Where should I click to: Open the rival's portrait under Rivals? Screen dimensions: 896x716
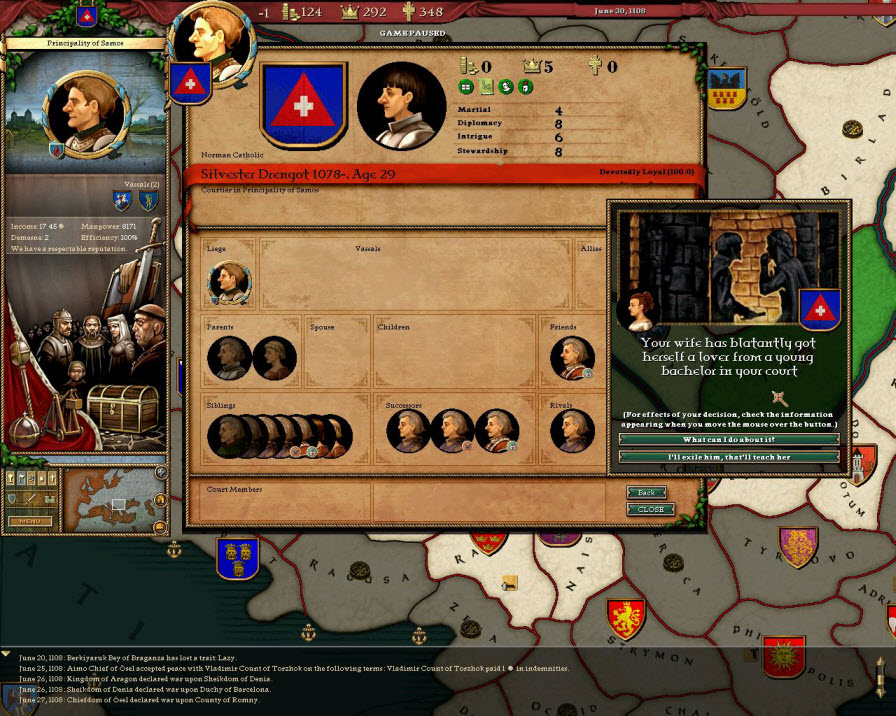pyautogui.click(x=573, y=431)
